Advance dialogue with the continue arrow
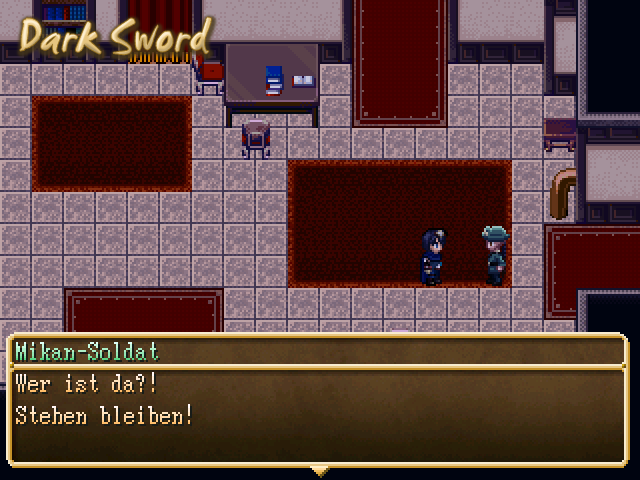The image size is (640, 480). [319, 469]
